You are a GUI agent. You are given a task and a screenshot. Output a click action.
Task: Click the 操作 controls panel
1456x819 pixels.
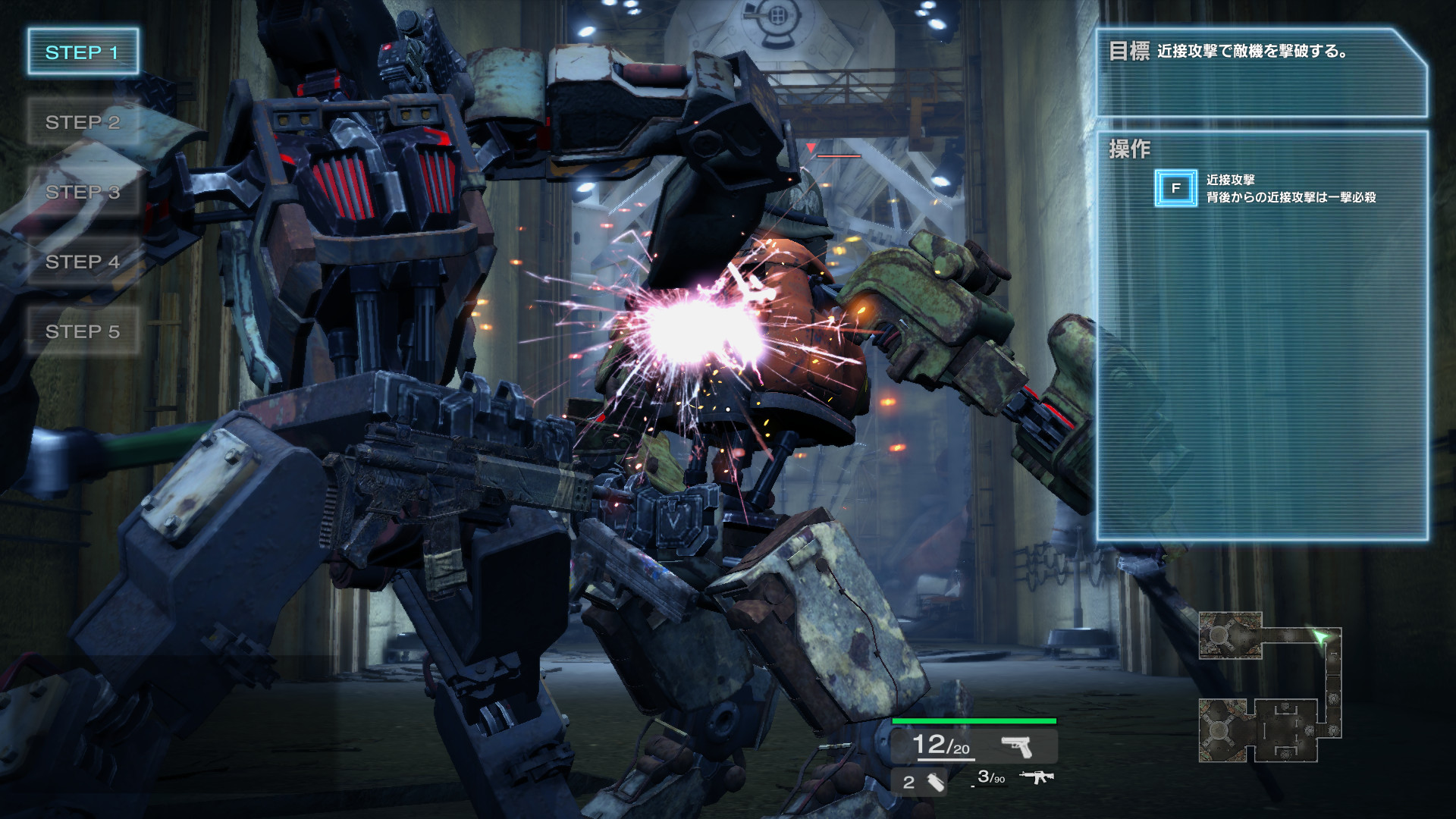pos(1262,335)
